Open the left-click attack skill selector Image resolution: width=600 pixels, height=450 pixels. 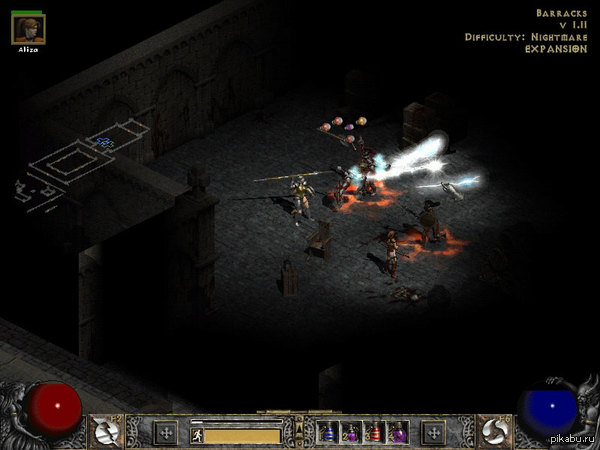click(106, 430)
